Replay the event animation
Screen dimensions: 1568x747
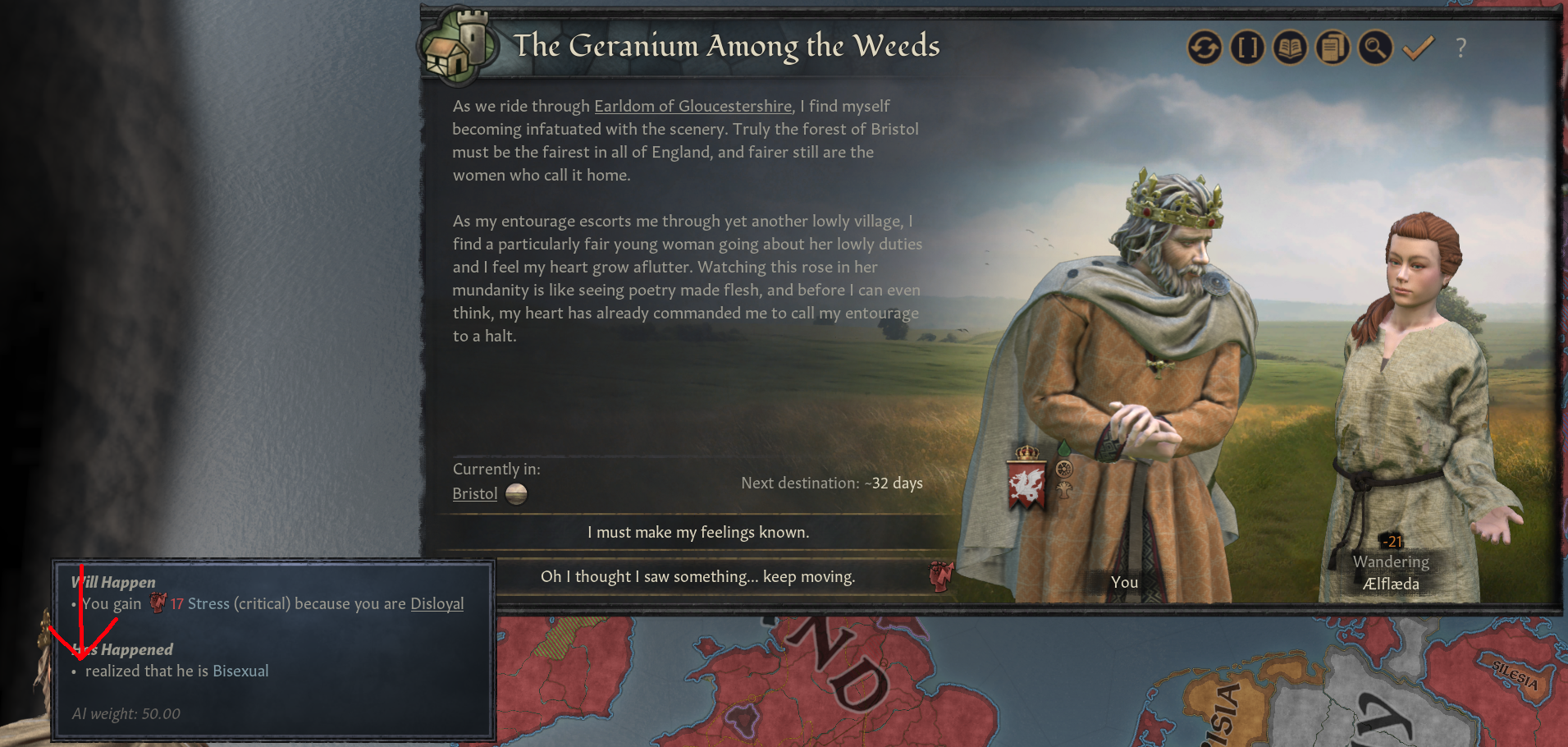coord(1205,48)
